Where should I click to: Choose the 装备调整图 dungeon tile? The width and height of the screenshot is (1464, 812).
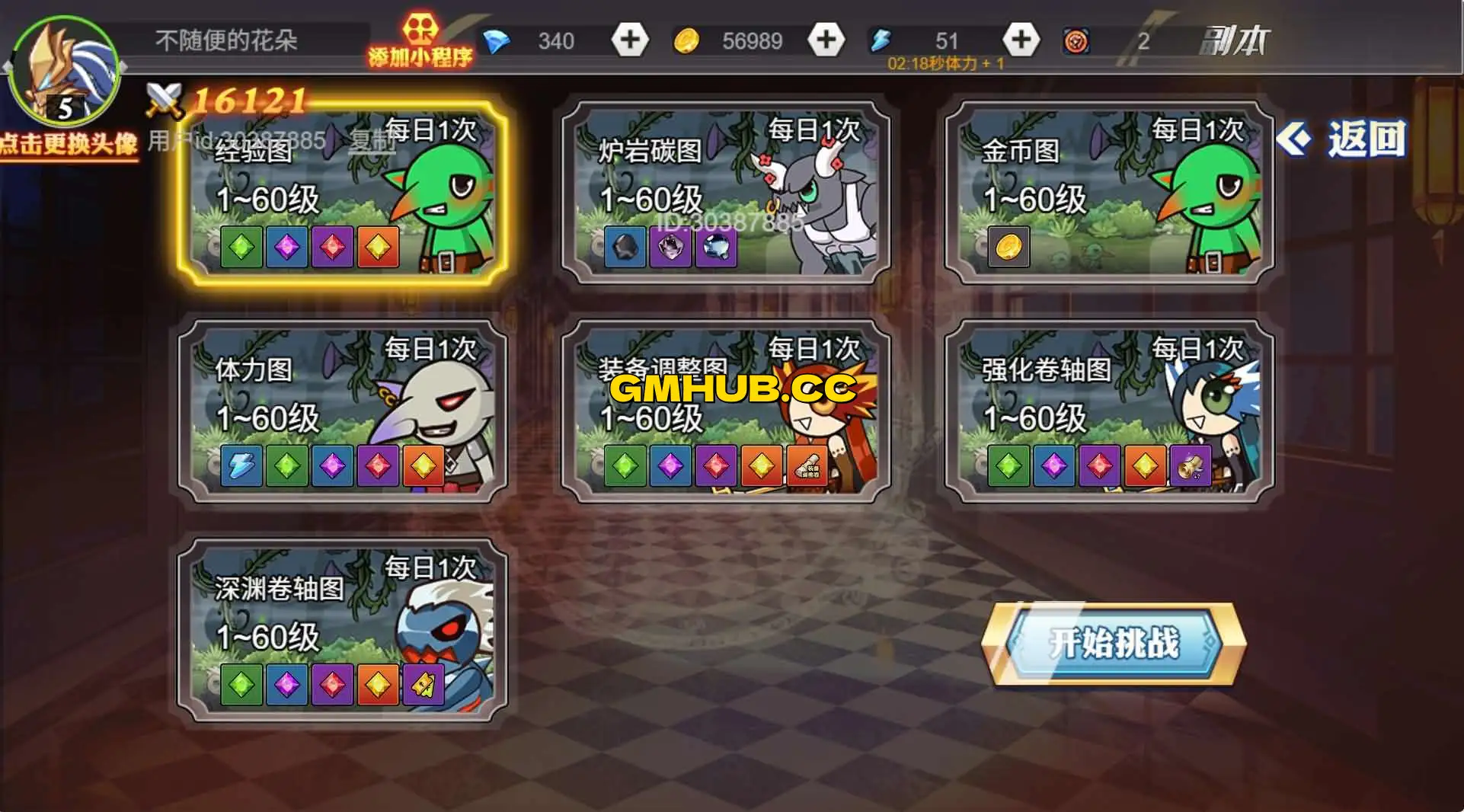725,412
